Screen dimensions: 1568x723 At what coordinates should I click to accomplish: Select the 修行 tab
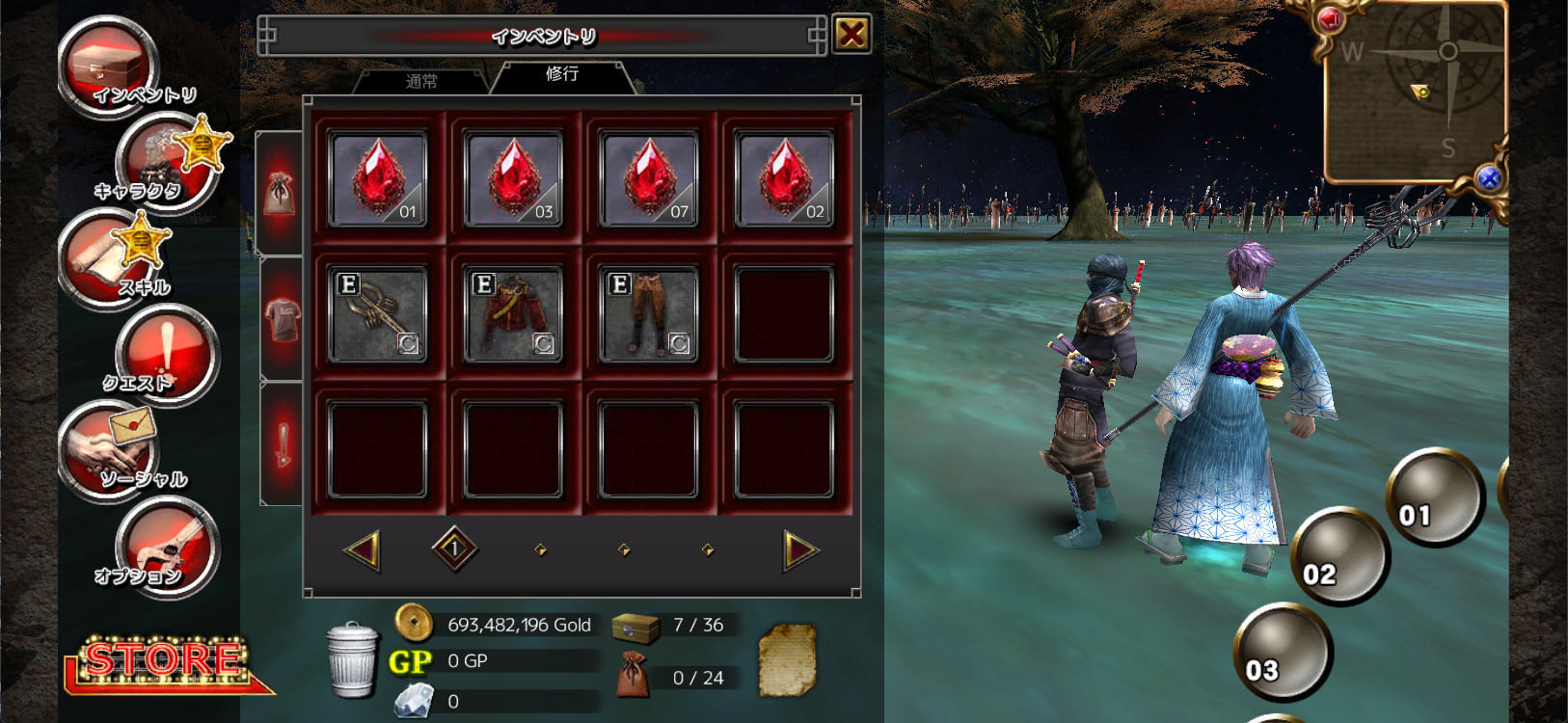pos(562,74)
